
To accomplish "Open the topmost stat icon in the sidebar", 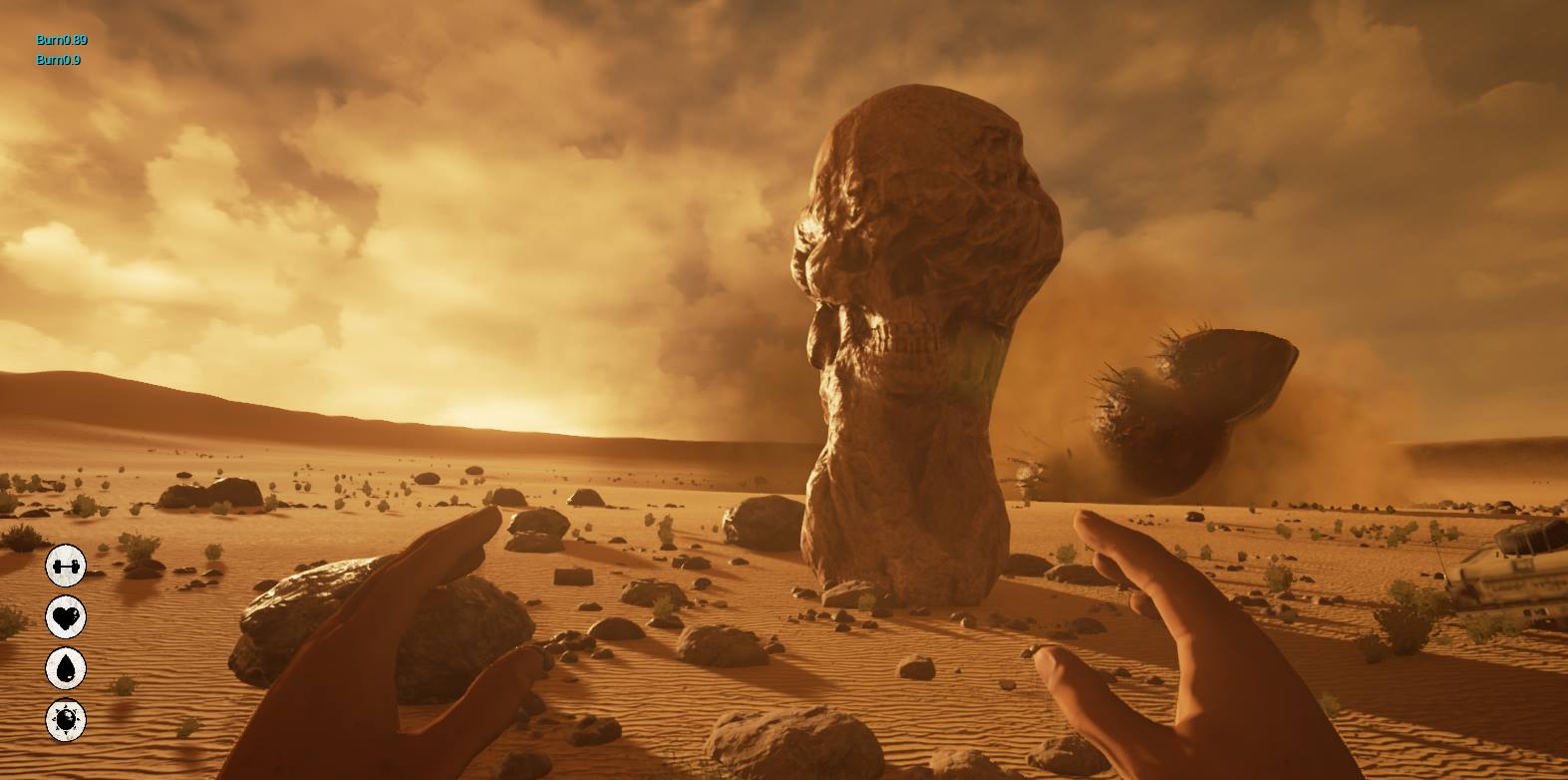I will point(65,564).
